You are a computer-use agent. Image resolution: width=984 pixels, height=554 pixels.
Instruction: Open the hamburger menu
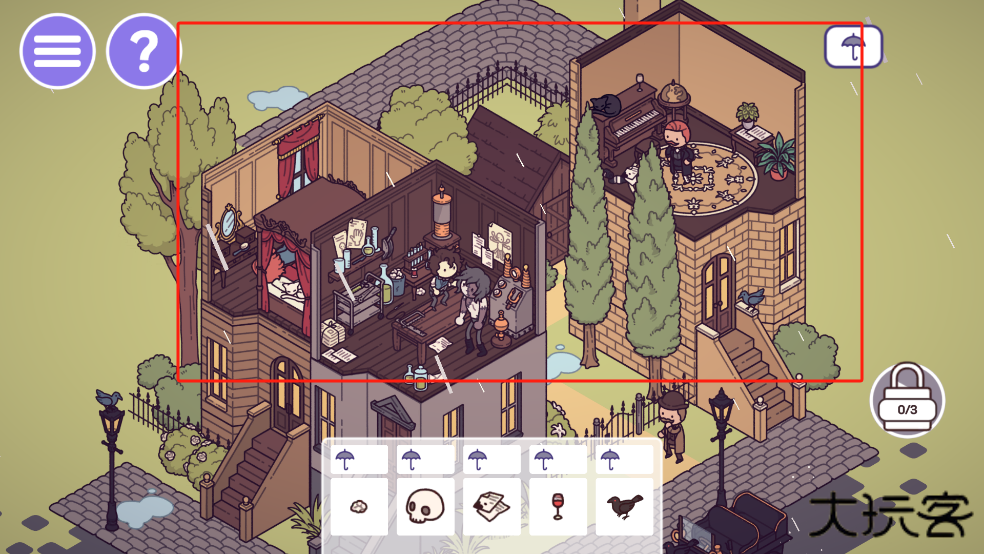[x=57, y=52]
